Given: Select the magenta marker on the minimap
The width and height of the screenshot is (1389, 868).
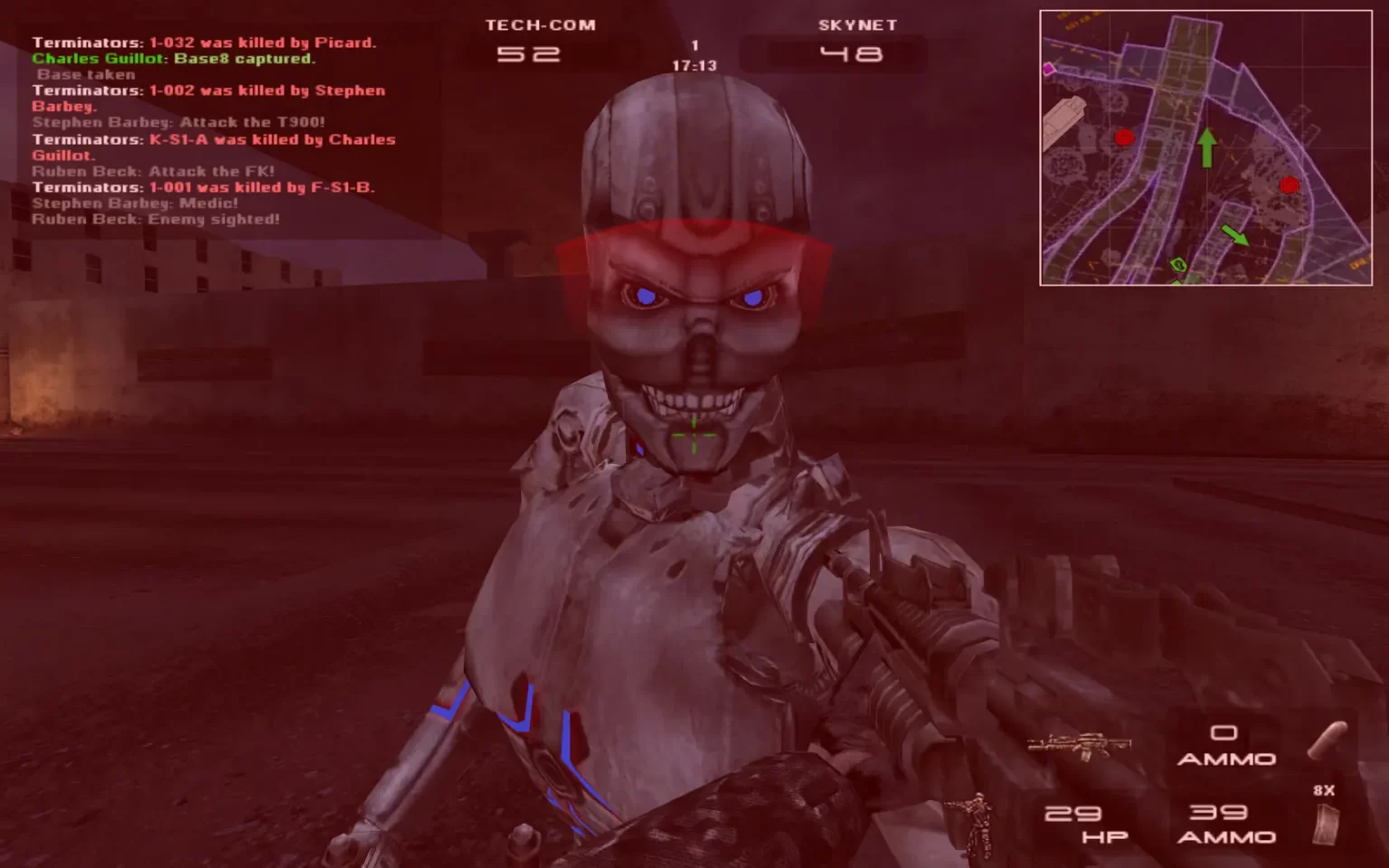Looking at the screenshot, I should click(1049, 68).
